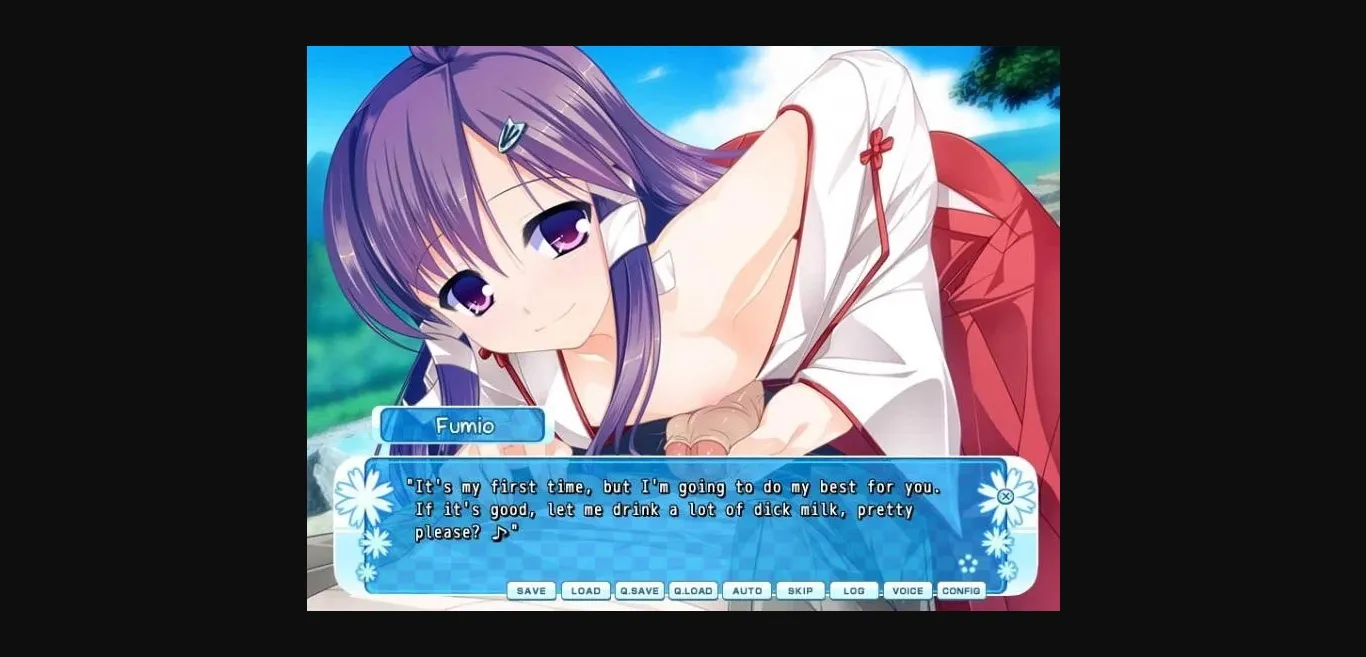Image resolution: width=1366 pixels, height=657 pixels.
Task: Open the LOAD game menu
Action: tap(585, 591)
